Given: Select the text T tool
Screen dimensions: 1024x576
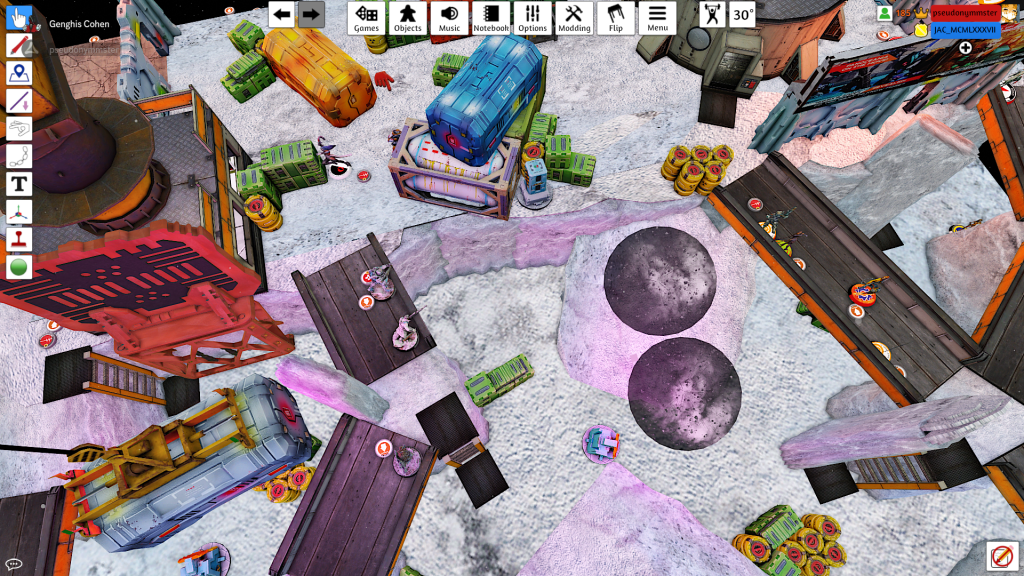Looking at the screenshot, I should click(19, 184).
